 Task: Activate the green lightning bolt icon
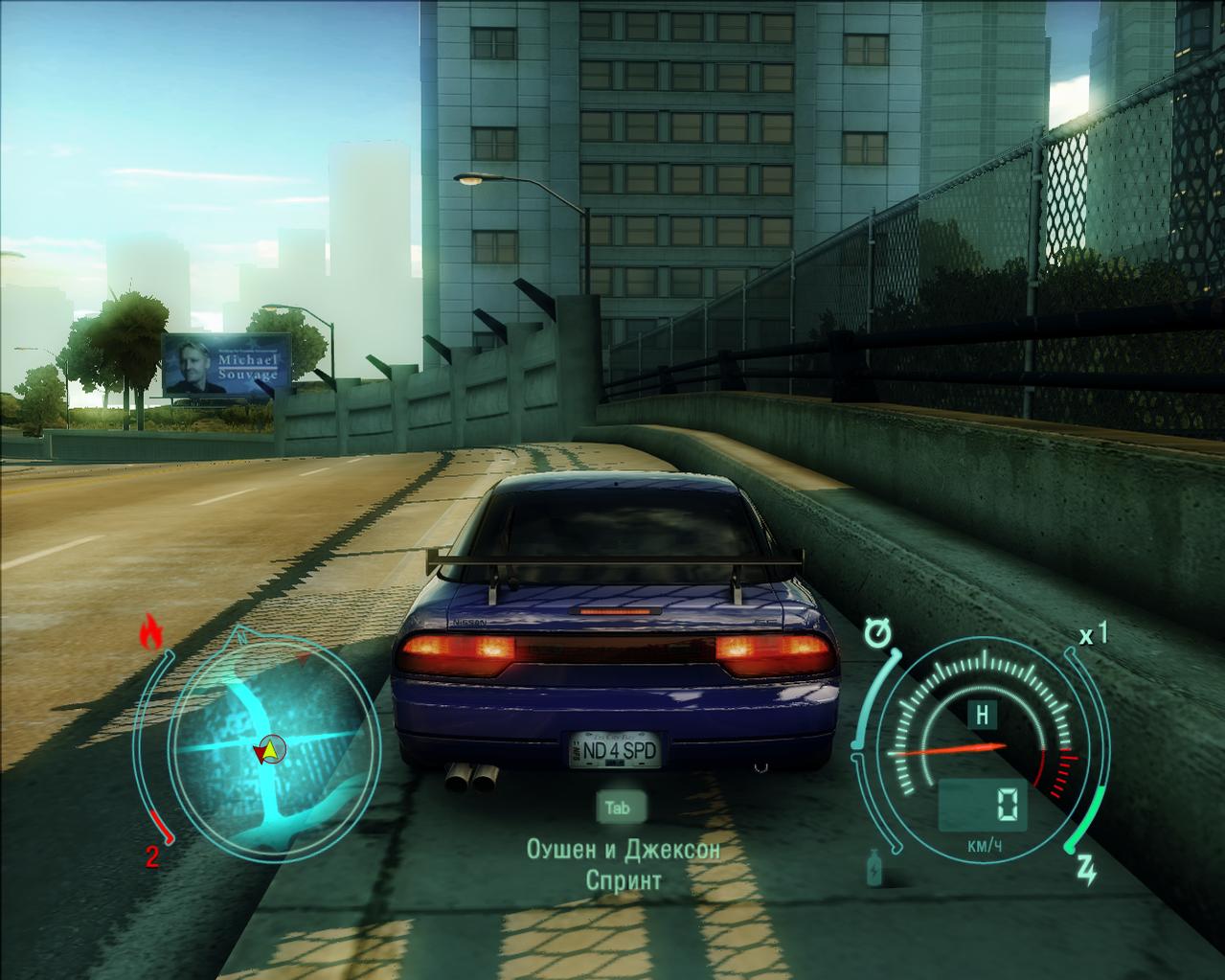click(x=1087, y=868)
